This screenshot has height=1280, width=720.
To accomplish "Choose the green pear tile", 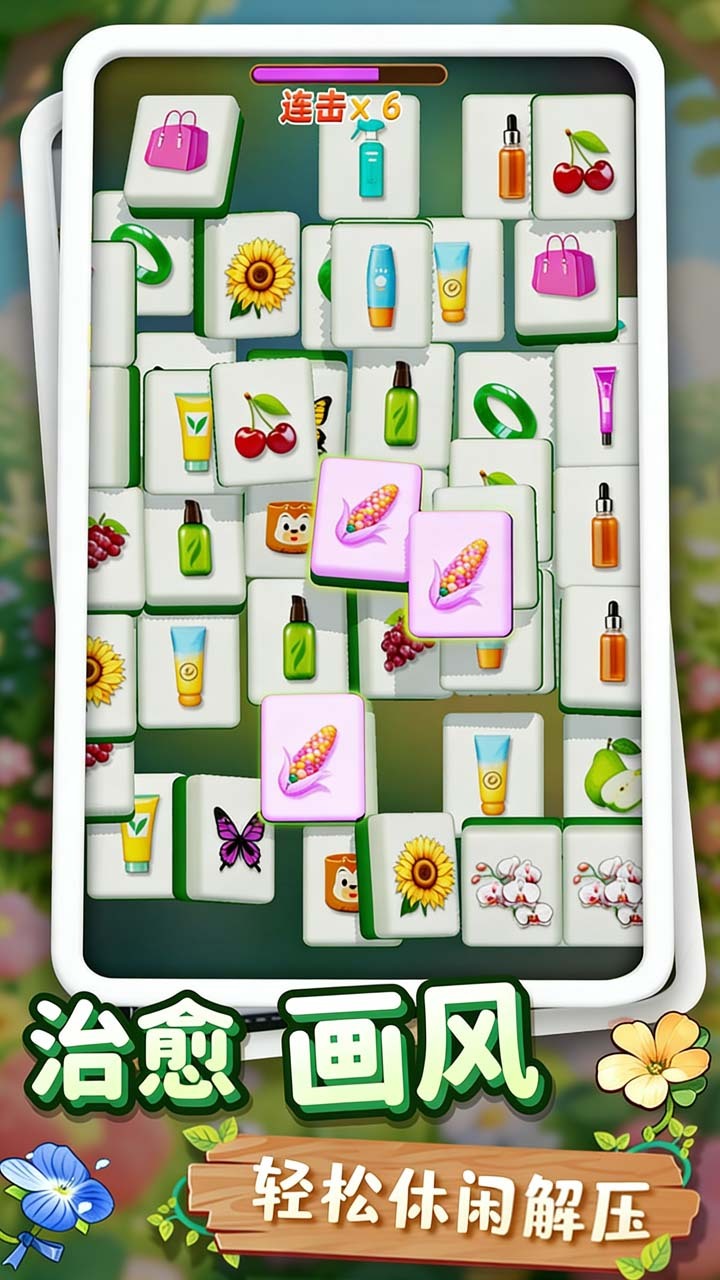I will pos(610,775).
